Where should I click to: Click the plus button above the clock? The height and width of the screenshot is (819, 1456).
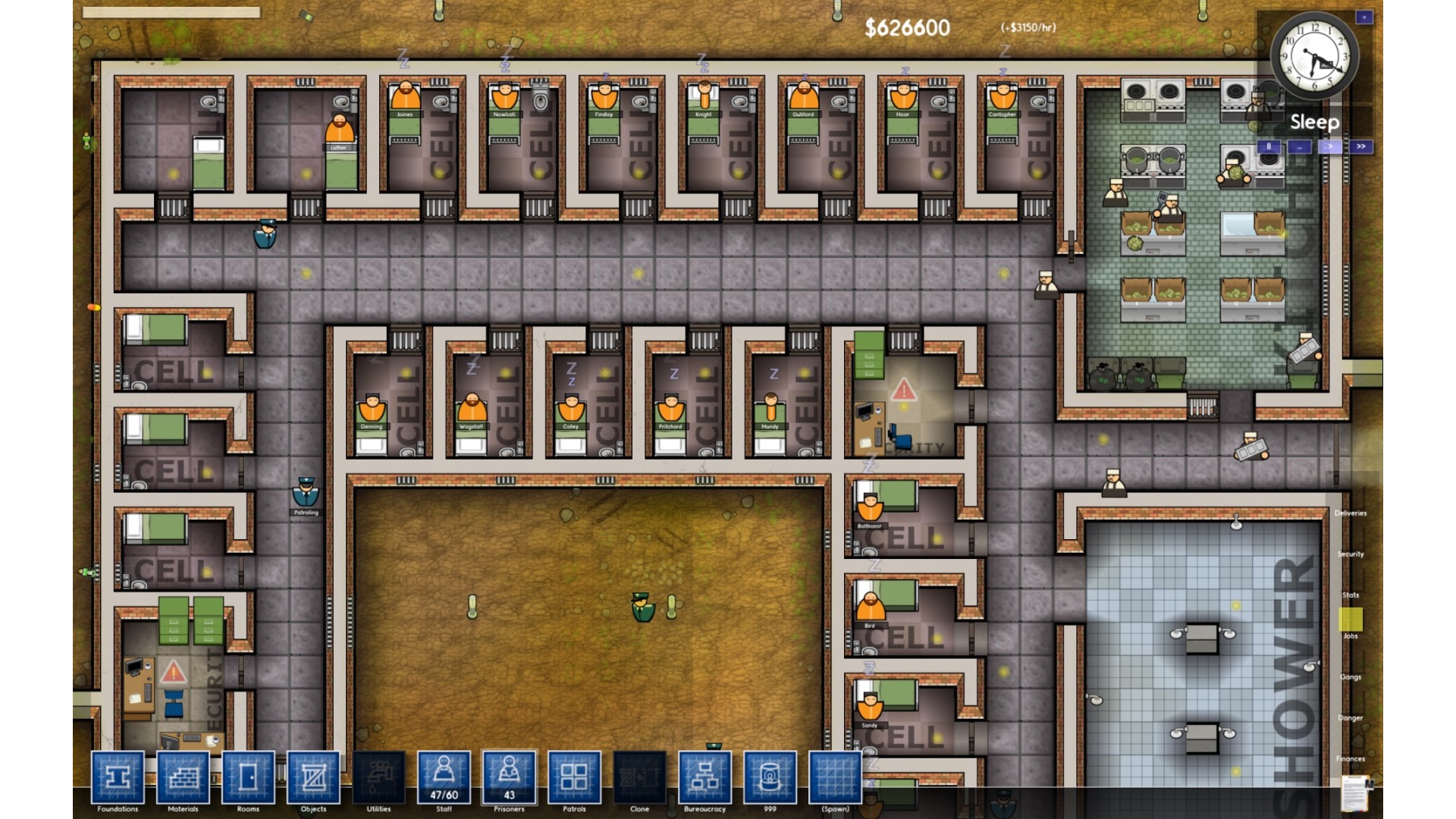(x=1364, y=17)
